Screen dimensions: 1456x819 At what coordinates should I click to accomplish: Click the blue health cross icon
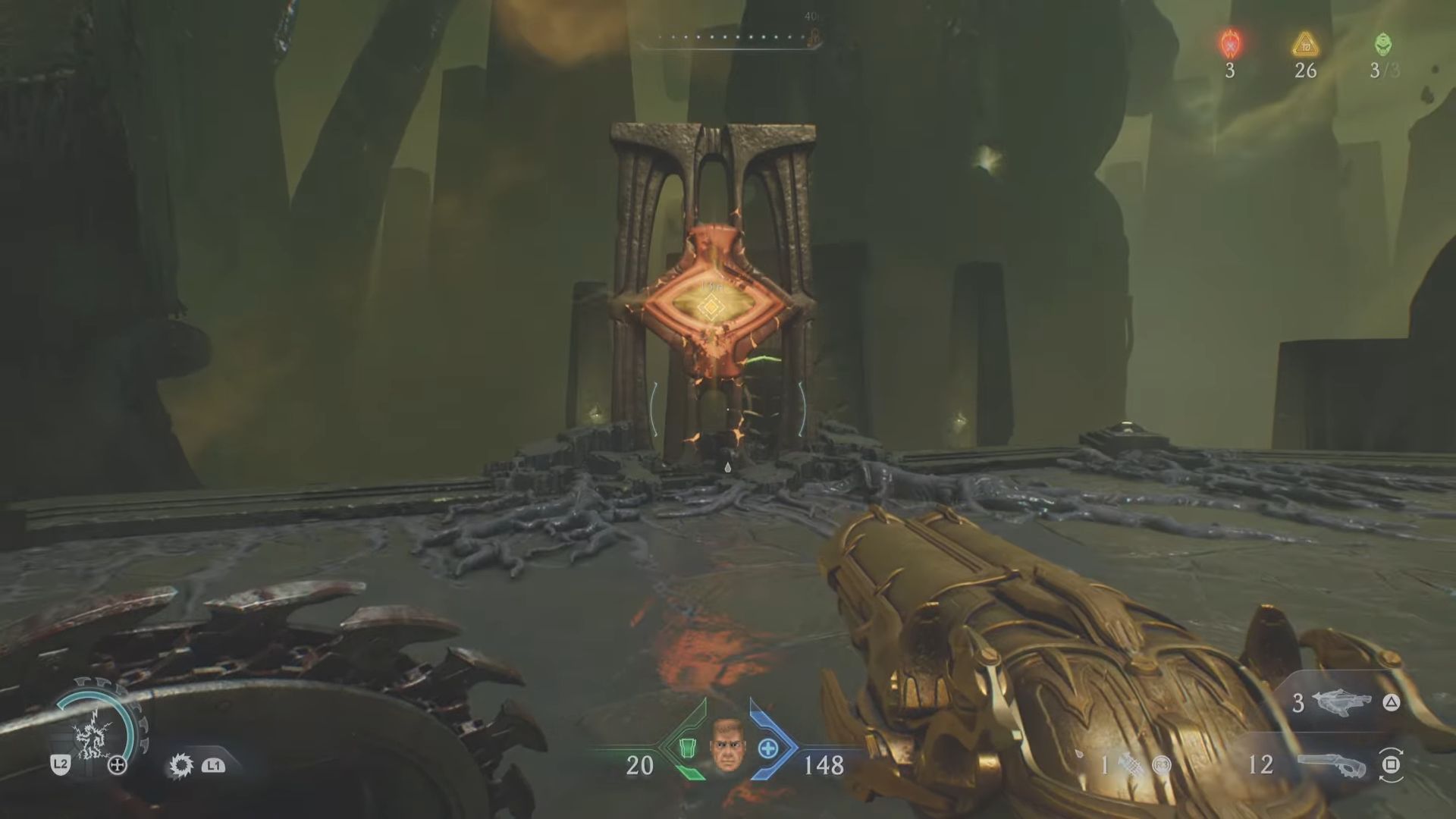pos(768,749)
